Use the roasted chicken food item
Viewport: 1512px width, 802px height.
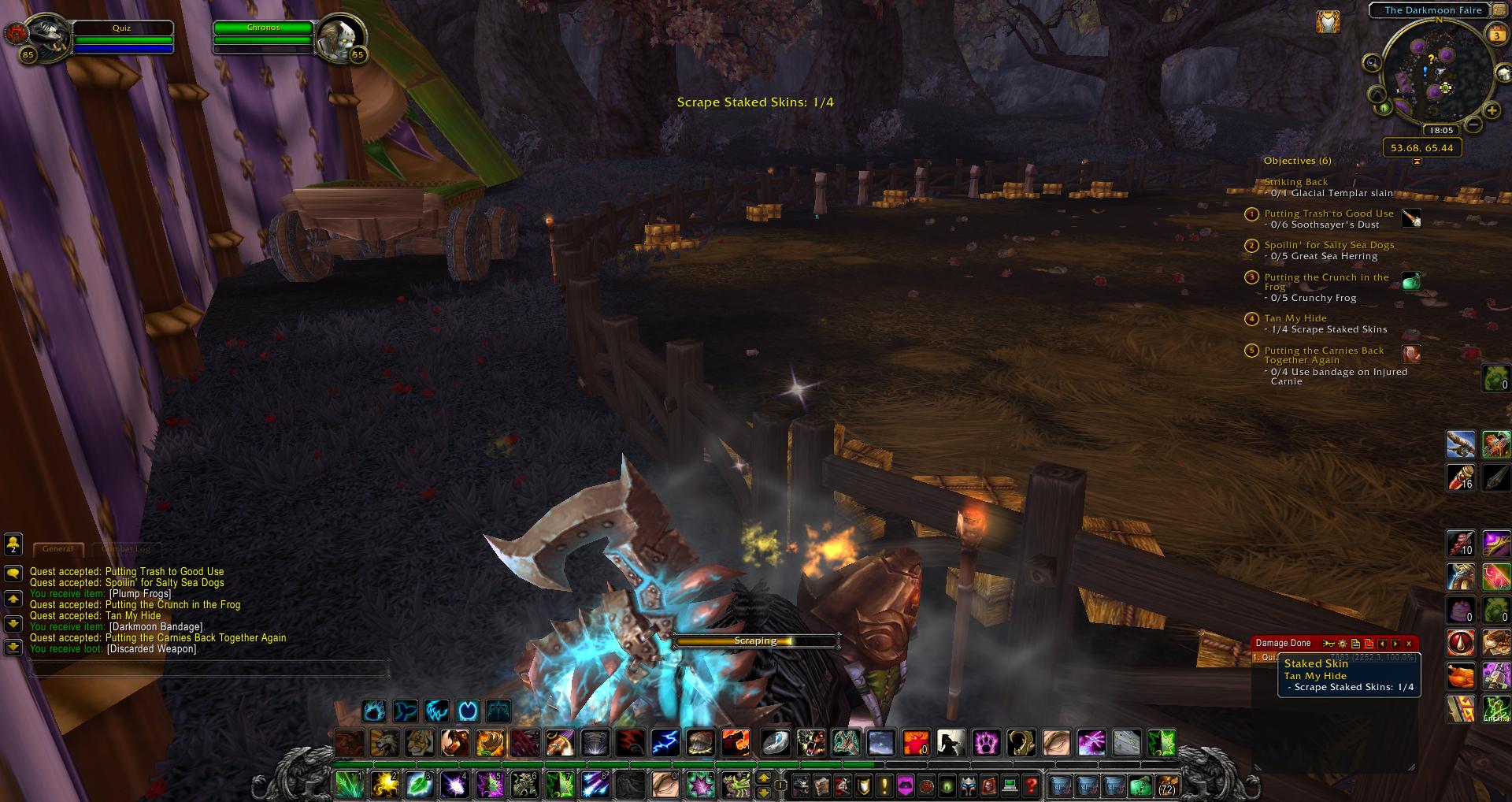pos(1461,676)
